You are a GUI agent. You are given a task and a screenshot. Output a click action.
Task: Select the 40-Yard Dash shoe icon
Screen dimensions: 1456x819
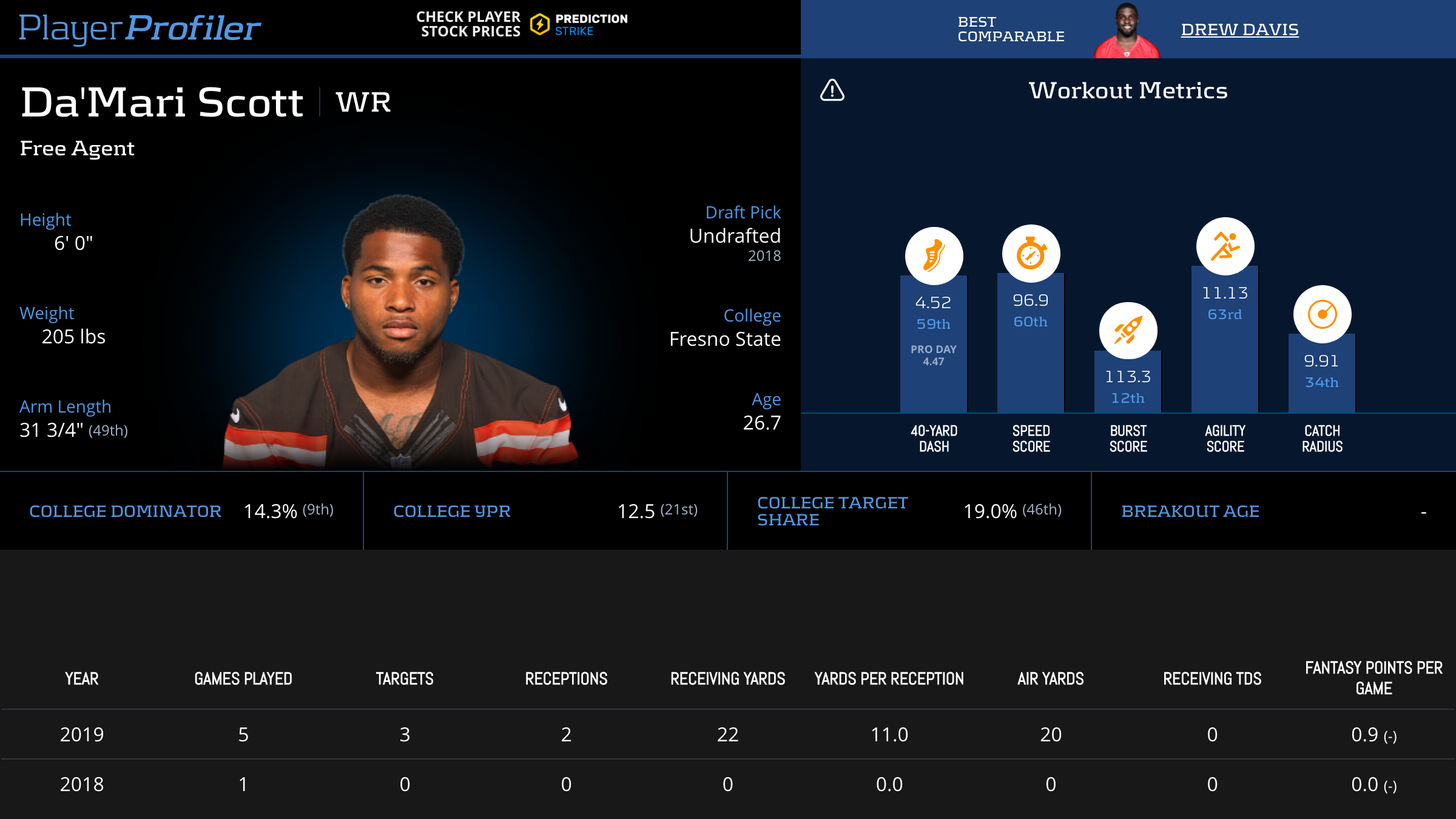(x=934, y=255)
